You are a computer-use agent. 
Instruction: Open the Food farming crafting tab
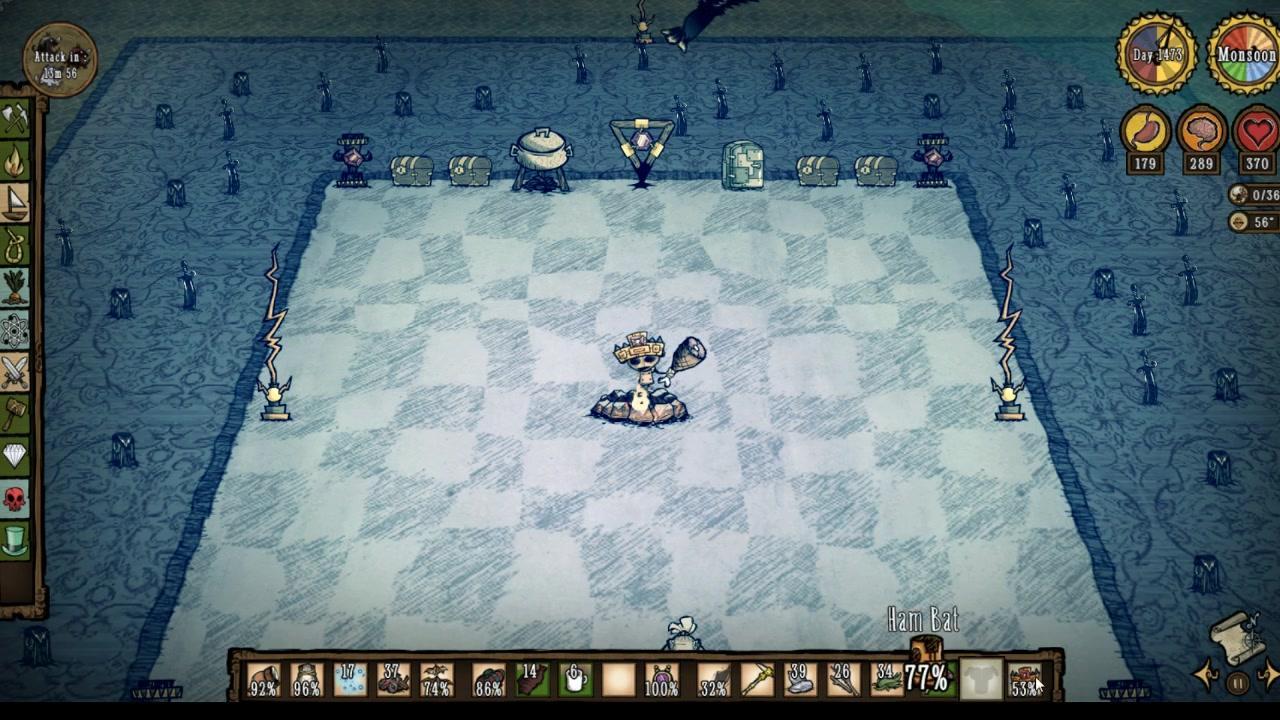pyautogui.click(x=15, y=287)
